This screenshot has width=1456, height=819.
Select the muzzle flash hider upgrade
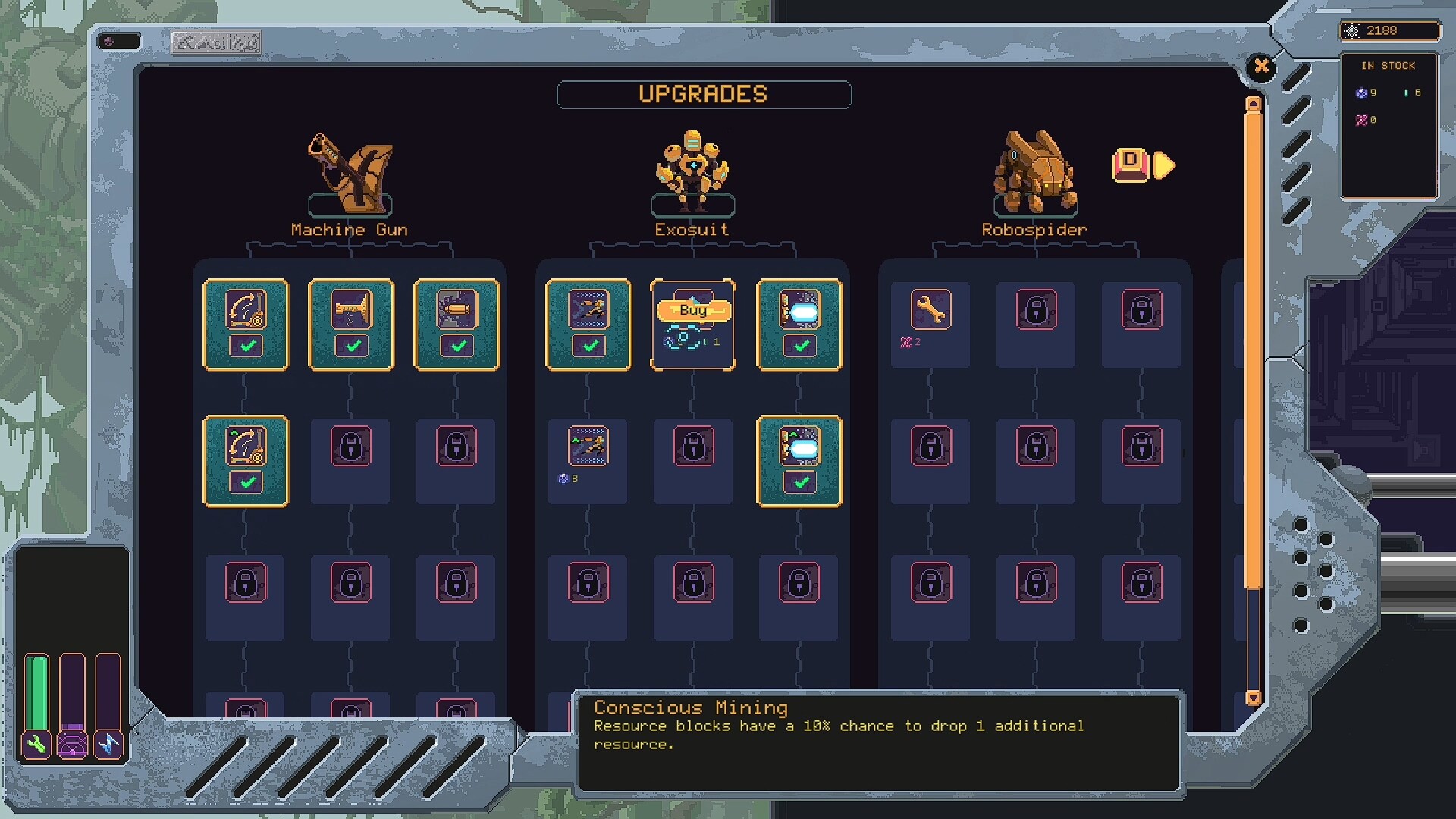(350, 312)
